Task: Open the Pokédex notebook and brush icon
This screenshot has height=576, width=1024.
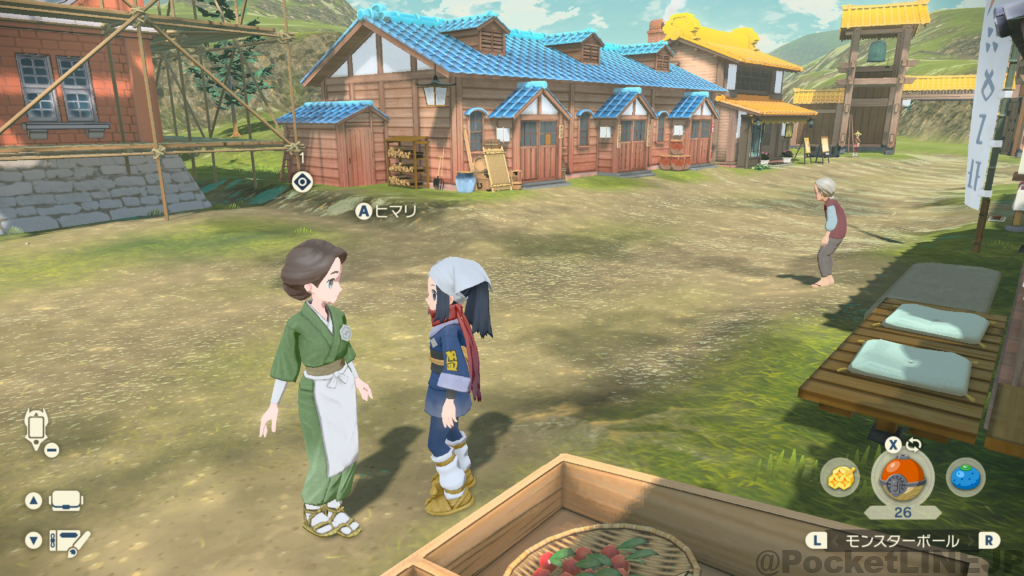Action: point(69,541)
